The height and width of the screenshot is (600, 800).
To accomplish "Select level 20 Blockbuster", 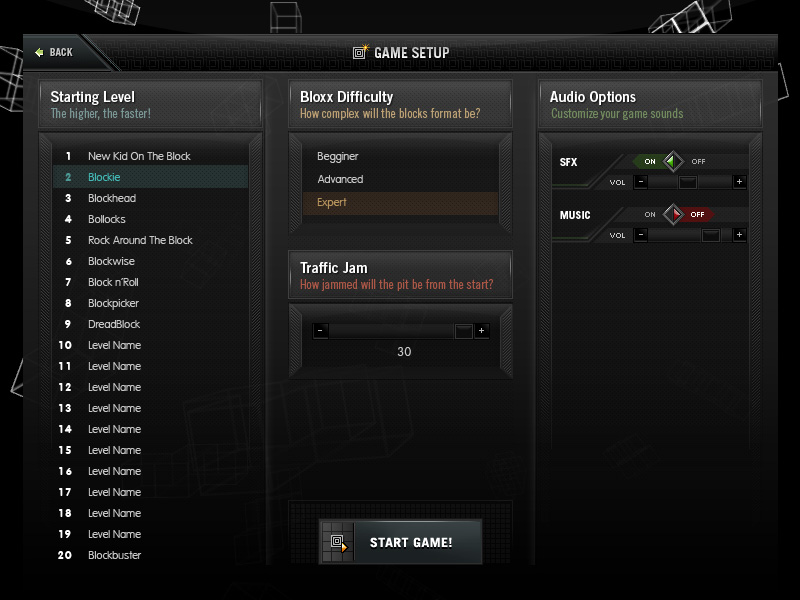I will [115, 555].
